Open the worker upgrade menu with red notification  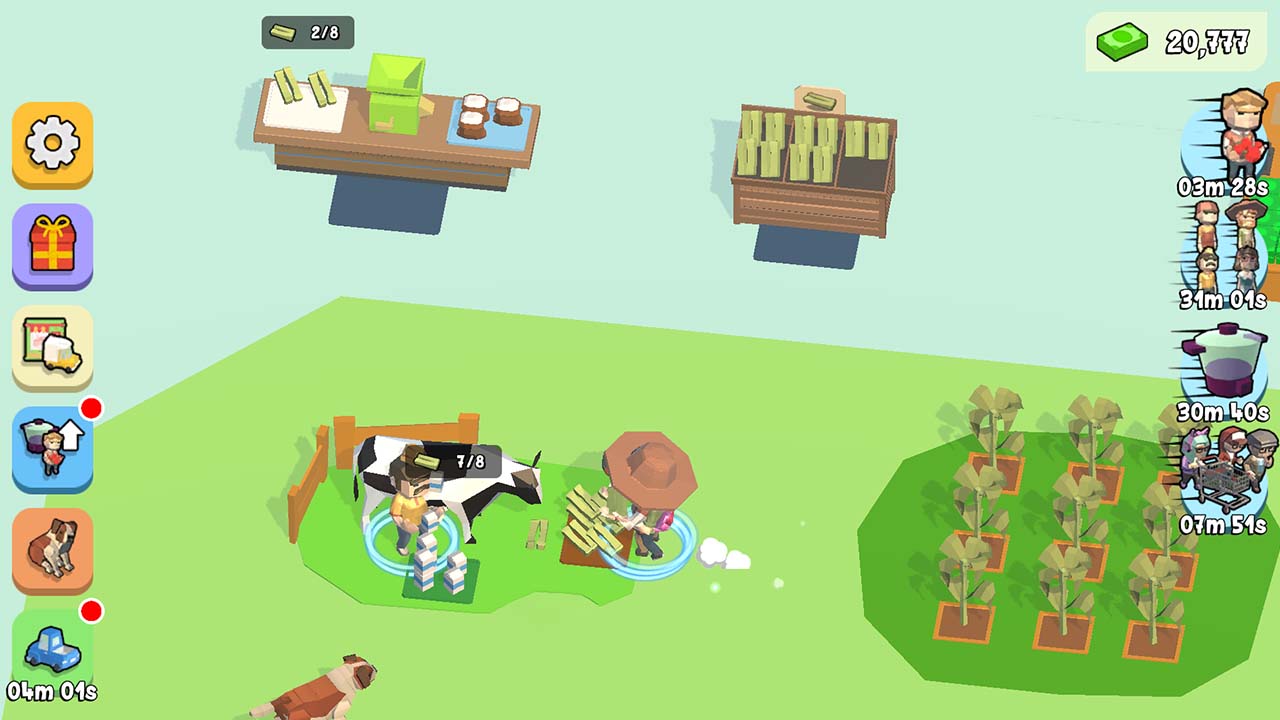[x=52, y=447]
